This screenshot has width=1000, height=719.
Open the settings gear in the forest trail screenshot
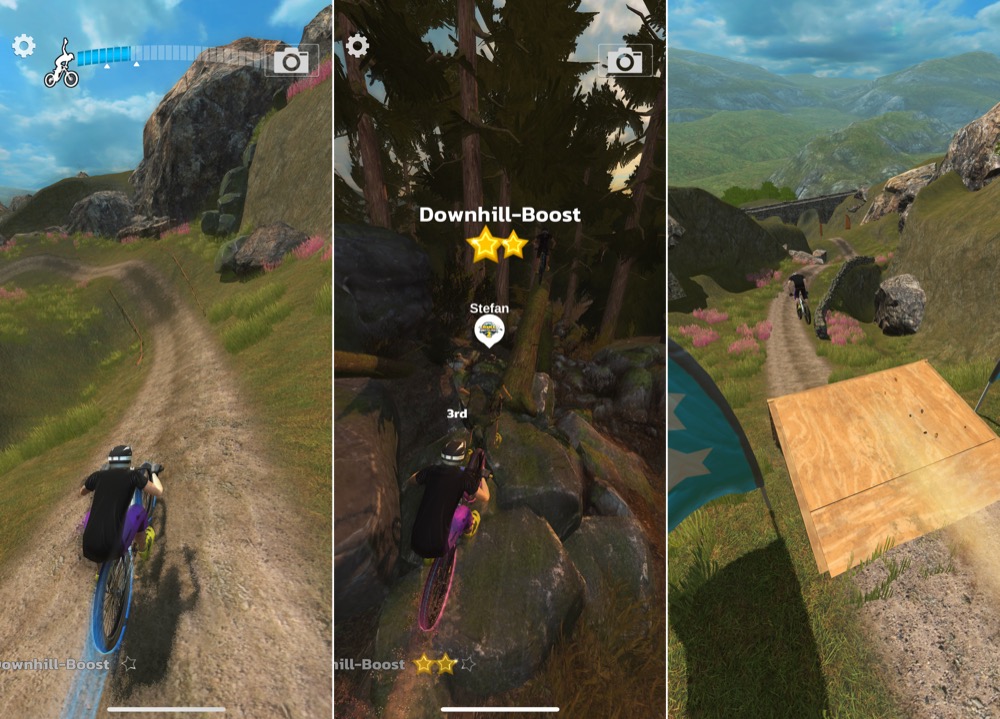357,46
